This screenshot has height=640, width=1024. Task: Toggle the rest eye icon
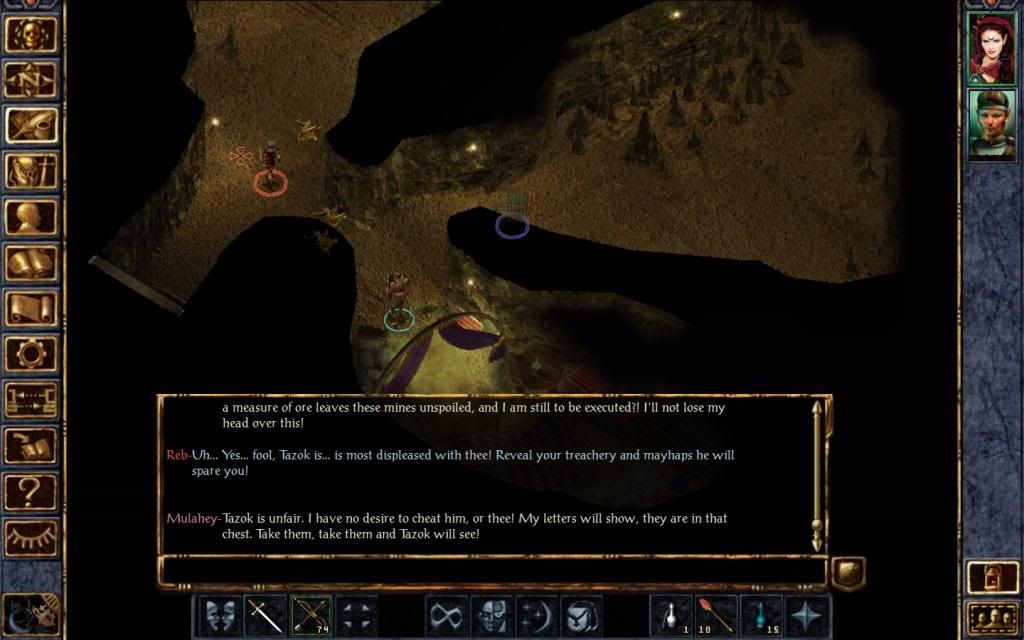(31, 537)
